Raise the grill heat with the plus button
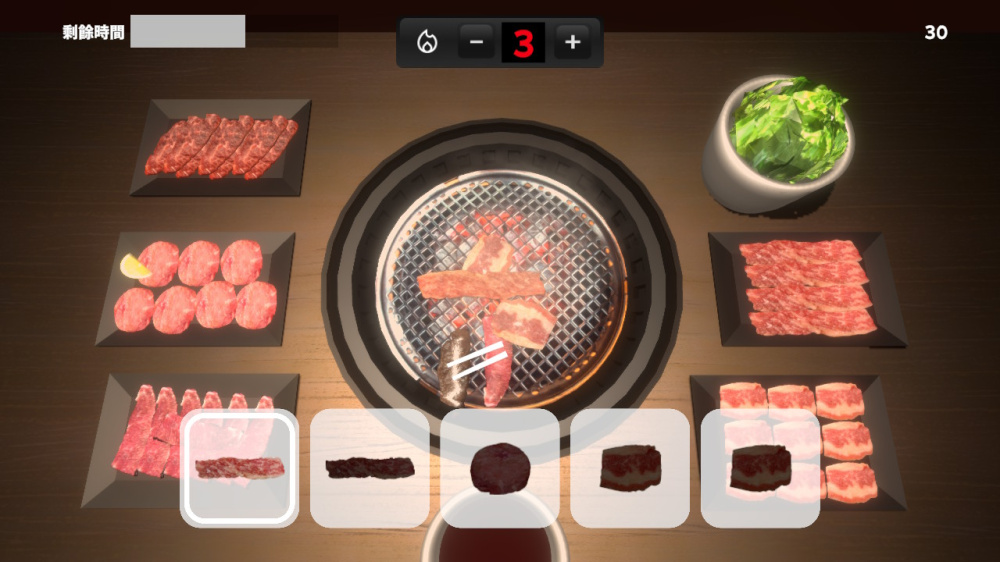This screenshot has height=562, width=1000. point(572,42)
